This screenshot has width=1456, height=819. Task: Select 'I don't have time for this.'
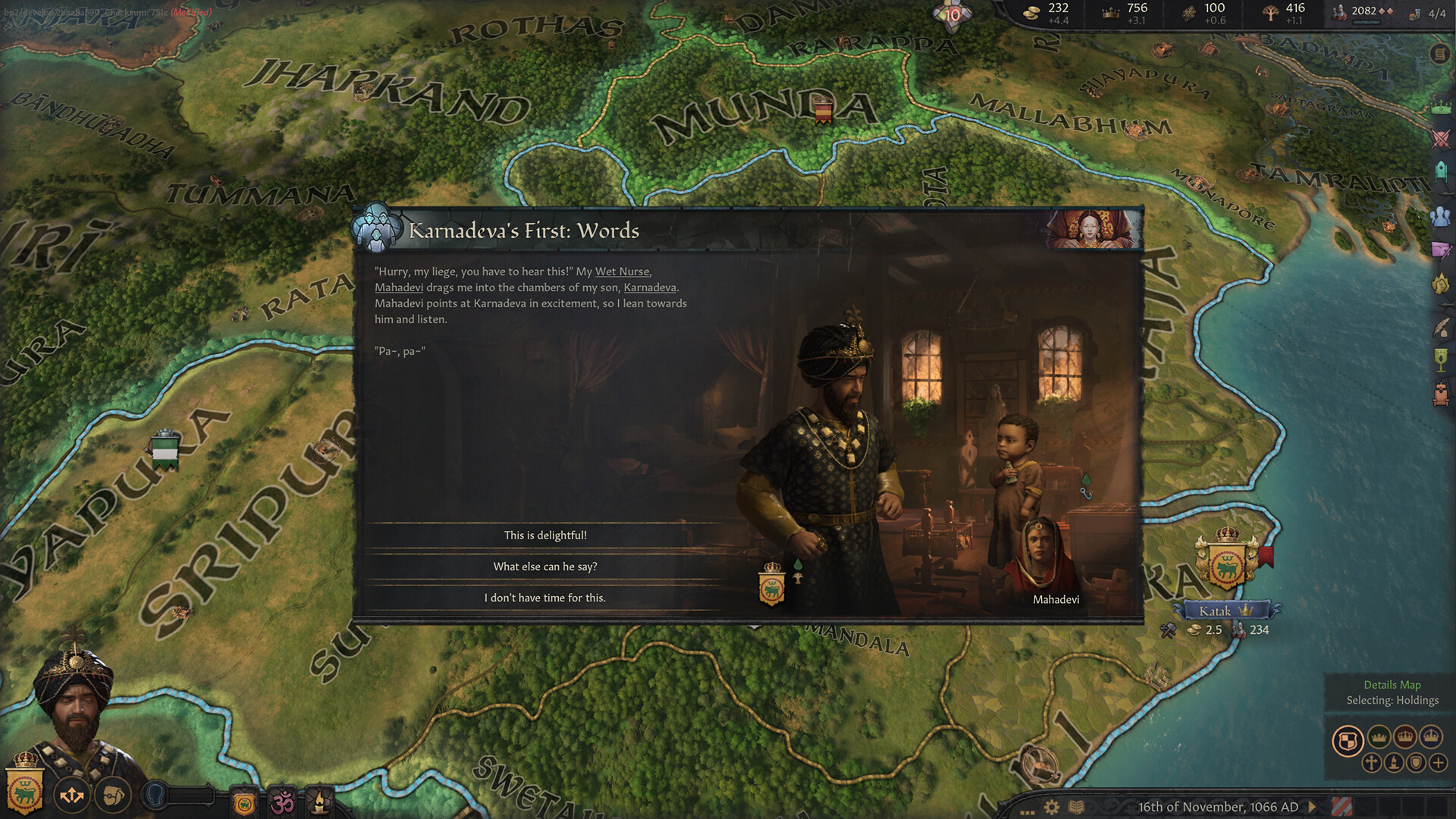[544, 598]
